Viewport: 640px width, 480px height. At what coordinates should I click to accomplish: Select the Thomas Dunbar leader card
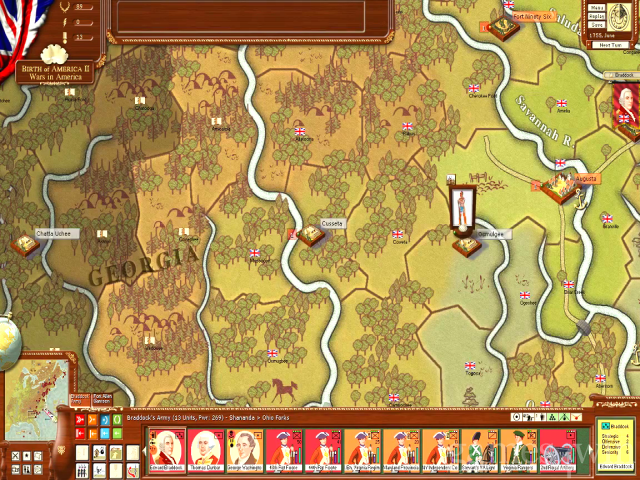[204, 448]
